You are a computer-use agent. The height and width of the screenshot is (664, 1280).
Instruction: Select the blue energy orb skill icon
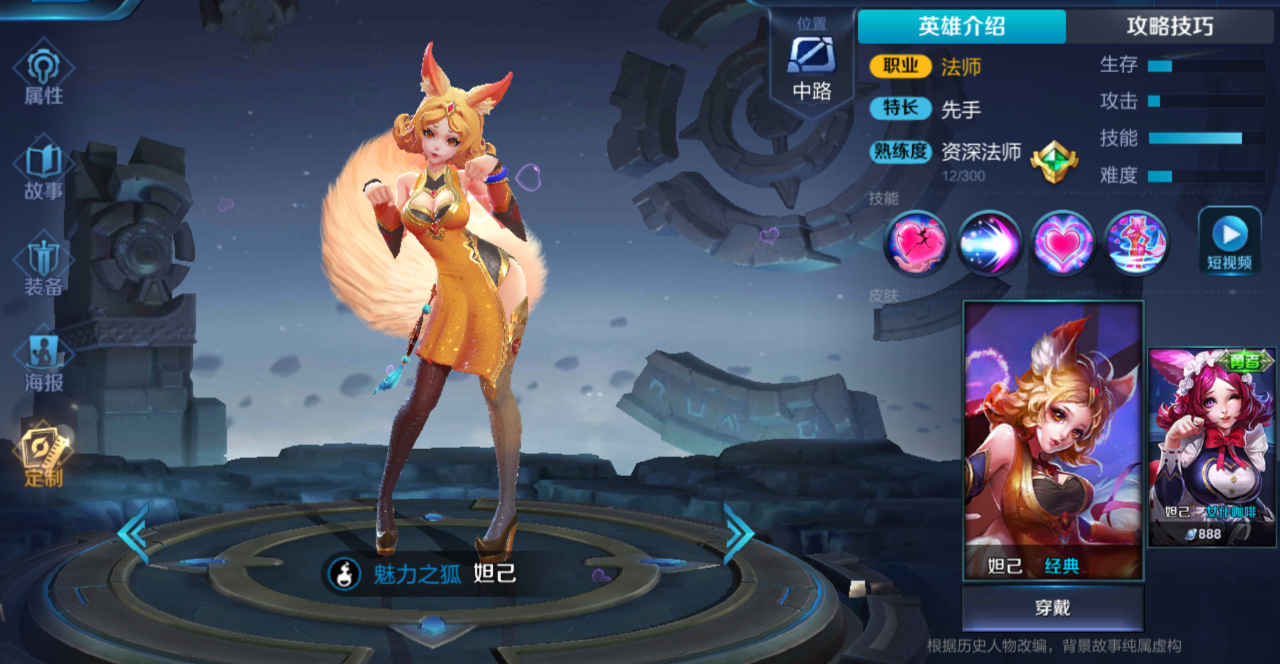tap(989, 243)
